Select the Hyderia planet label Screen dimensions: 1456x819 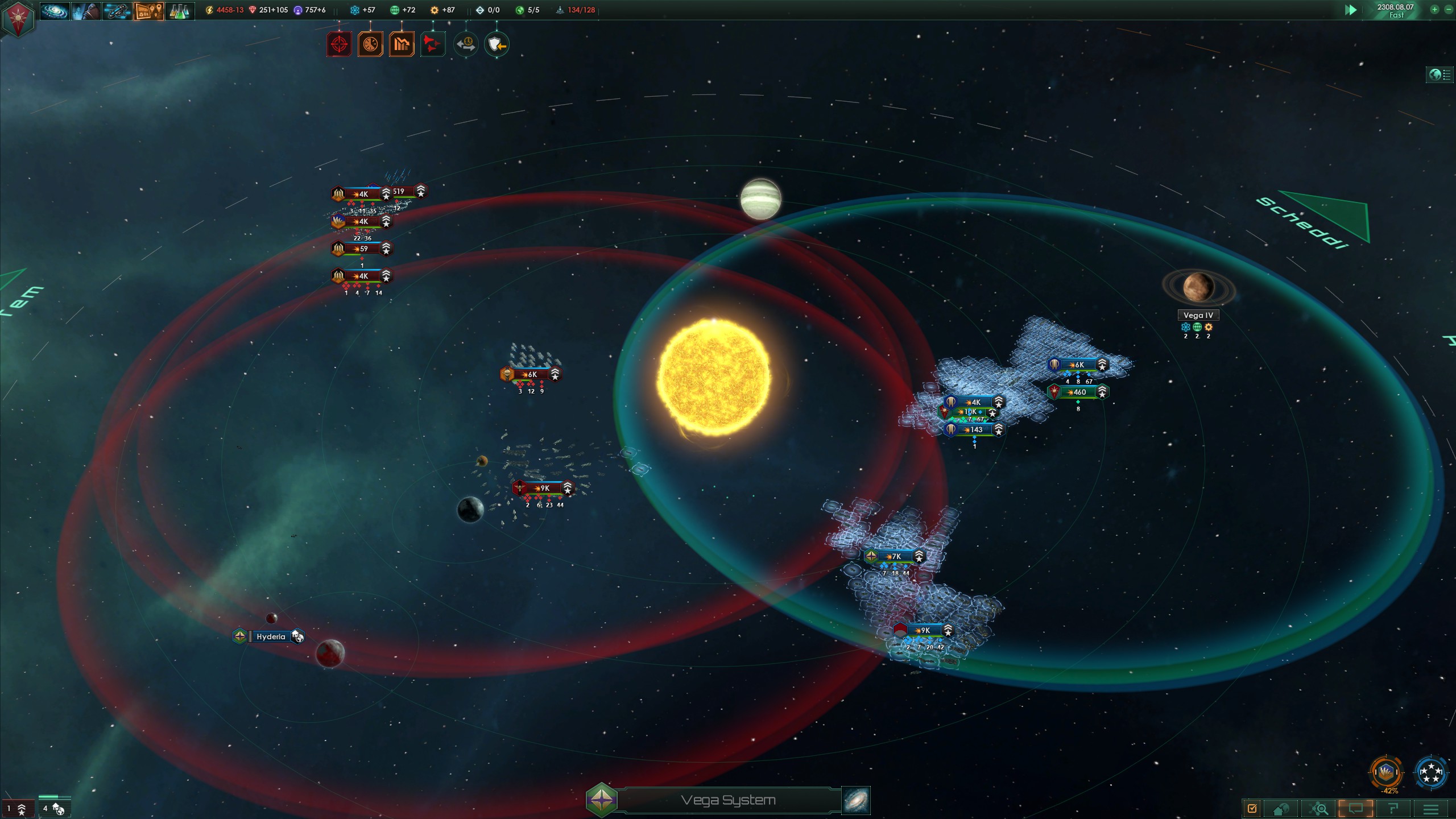point(271,636)
